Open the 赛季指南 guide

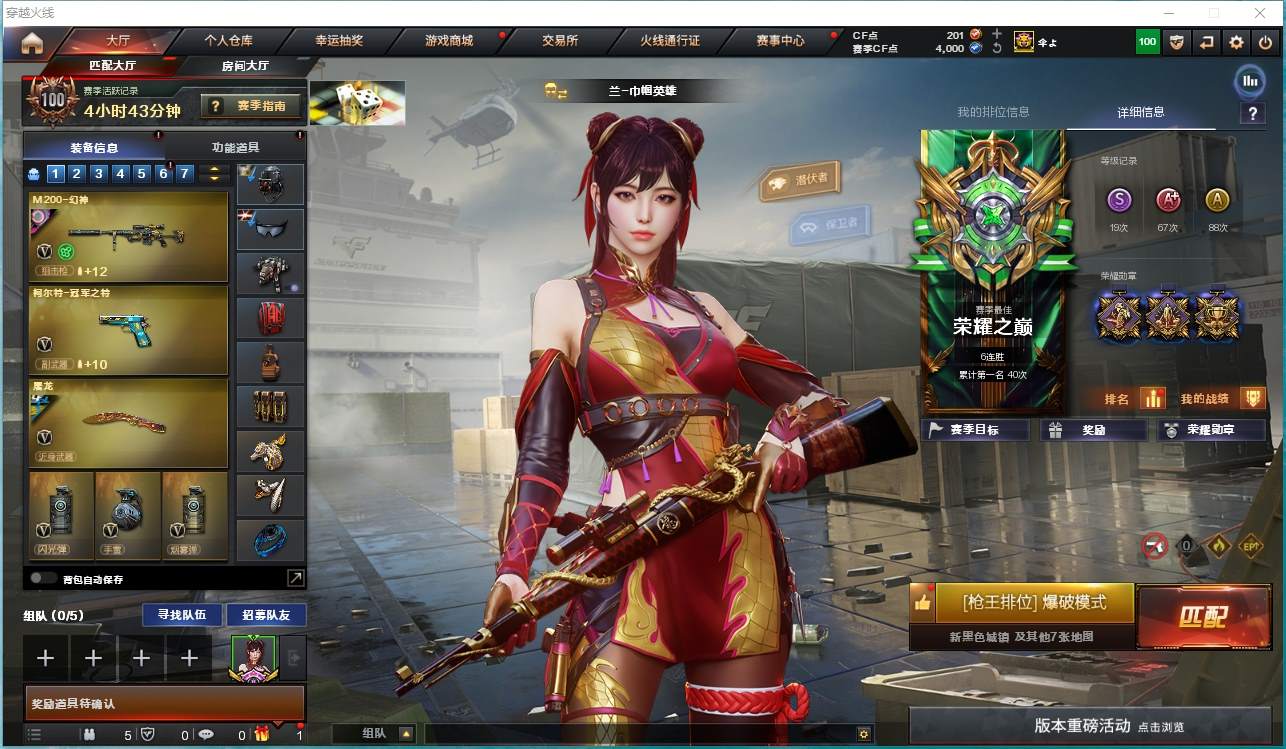(251, 105)
